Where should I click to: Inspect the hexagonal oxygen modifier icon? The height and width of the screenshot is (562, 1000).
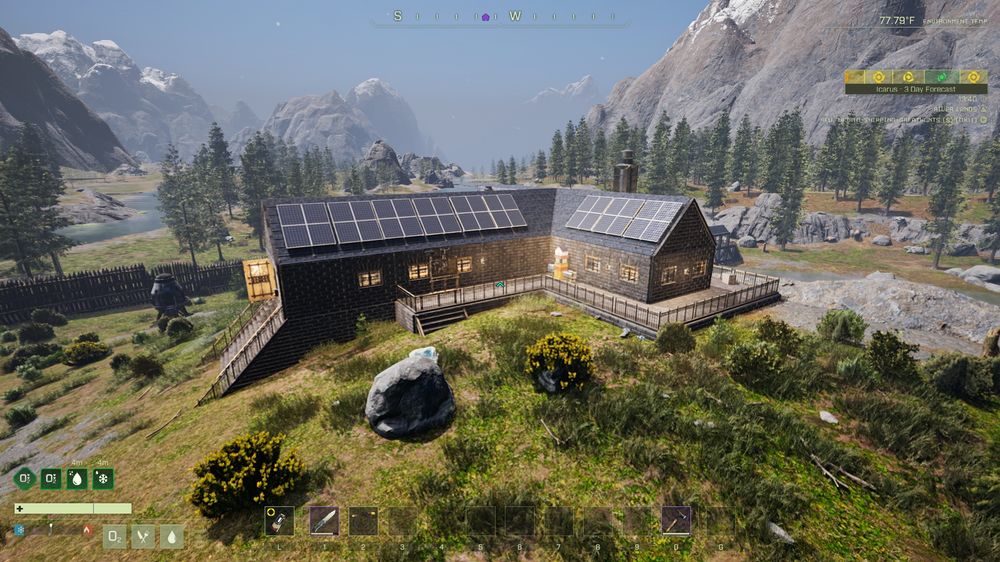pos(25,478)
